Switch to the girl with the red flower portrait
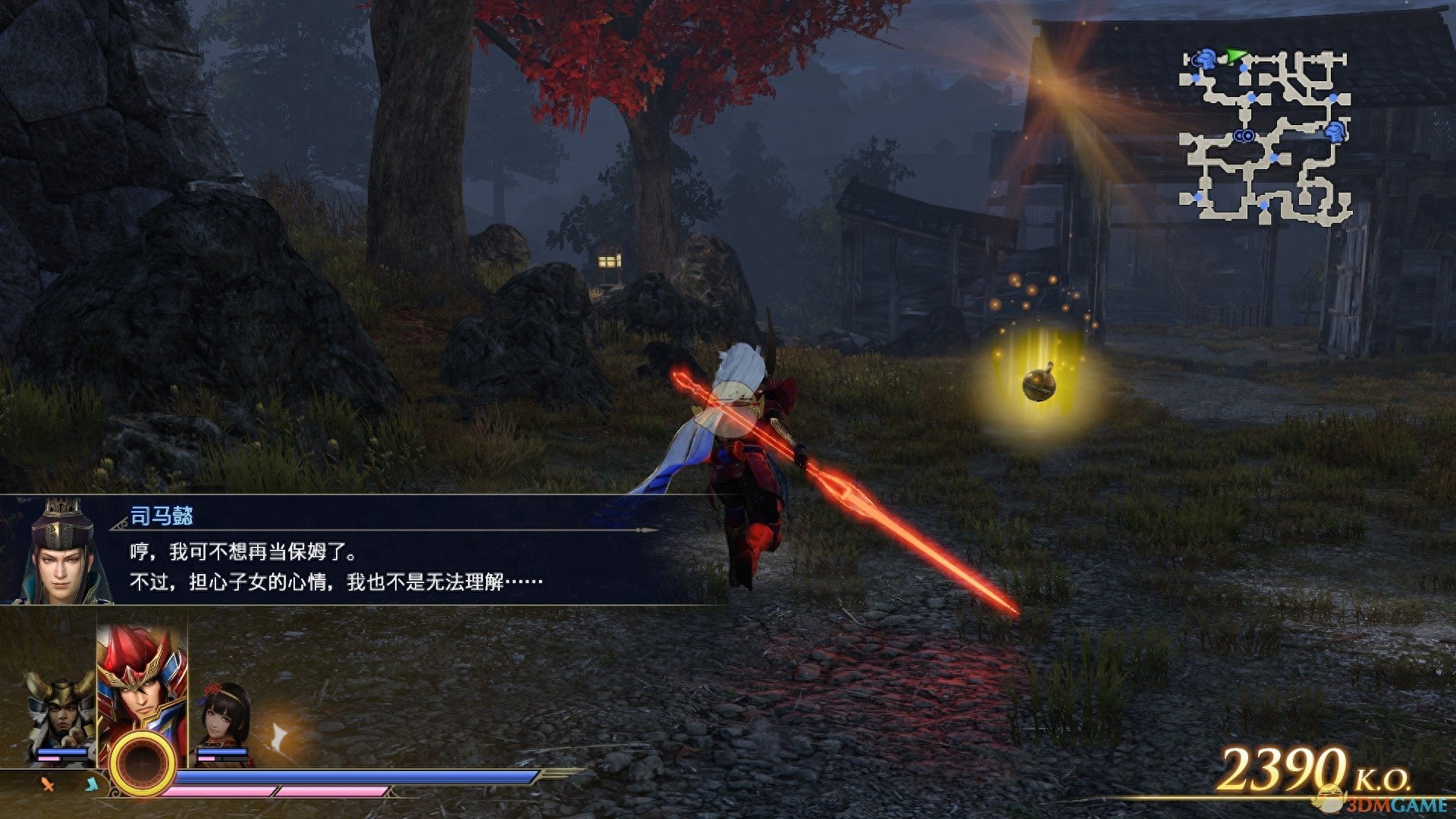The height and width of the screenshot is (819, 1456). pyautogui.click(x=224, y=717)
